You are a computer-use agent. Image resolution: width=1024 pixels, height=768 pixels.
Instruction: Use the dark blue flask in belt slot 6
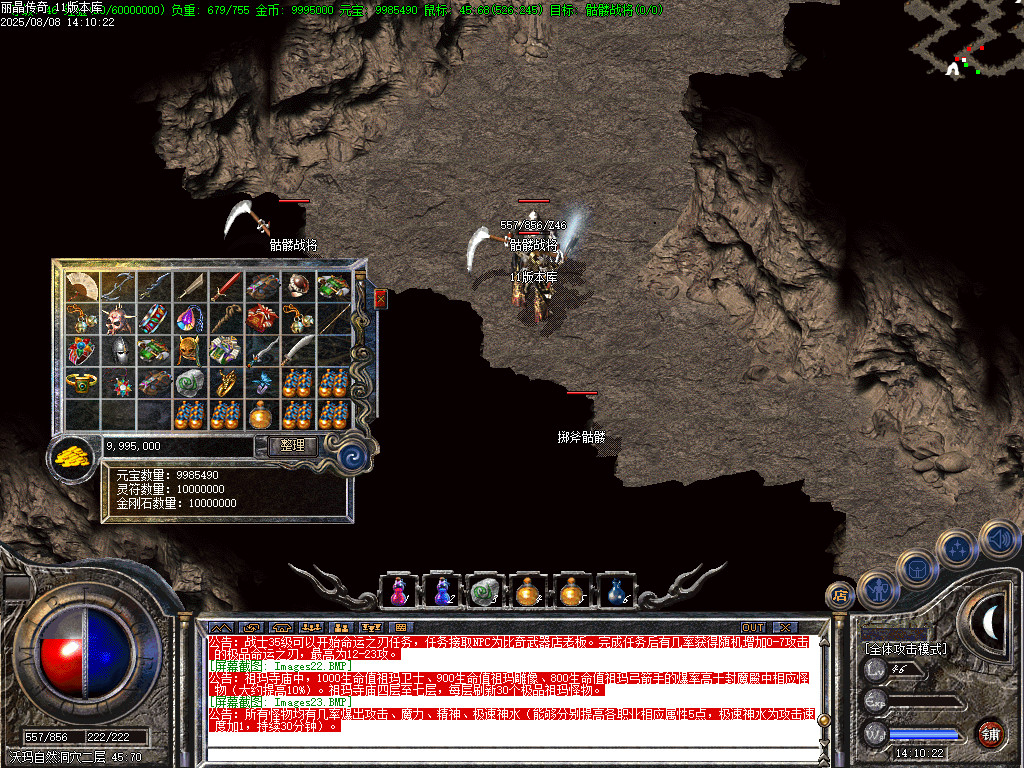coord(616,592)
